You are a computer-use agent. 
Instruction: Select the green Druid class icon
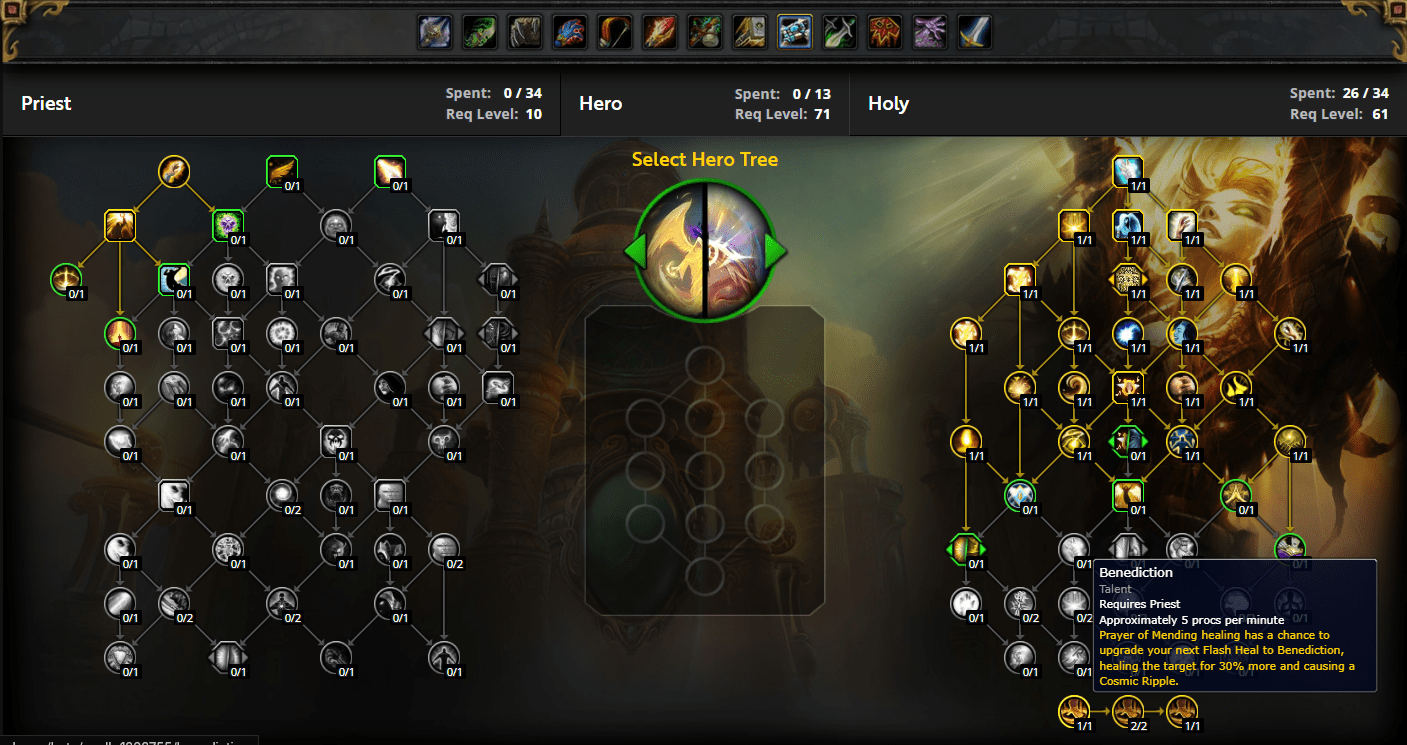(x=479, y=31)
